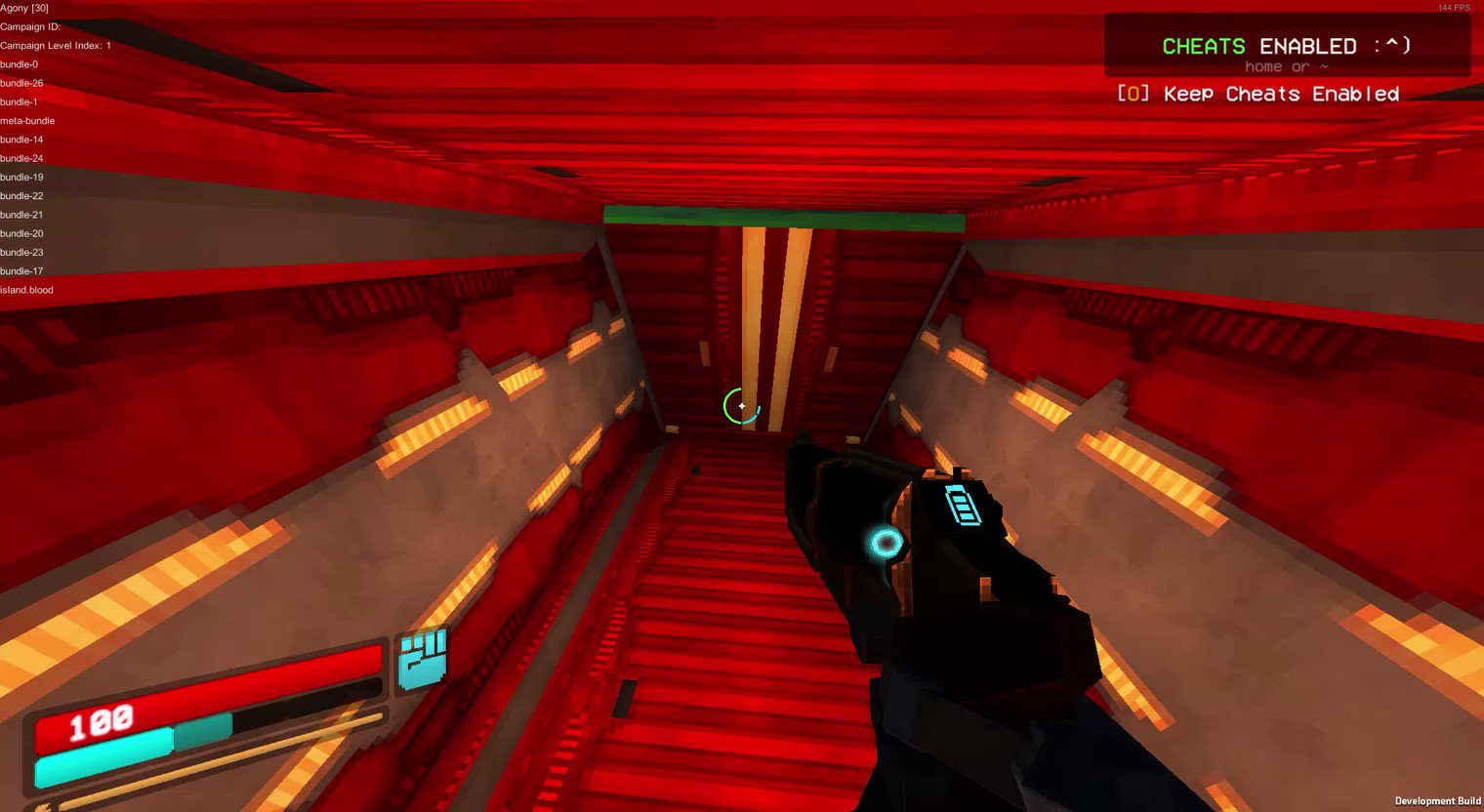Expand the Agony [30] header entry

tap(23, 7)
